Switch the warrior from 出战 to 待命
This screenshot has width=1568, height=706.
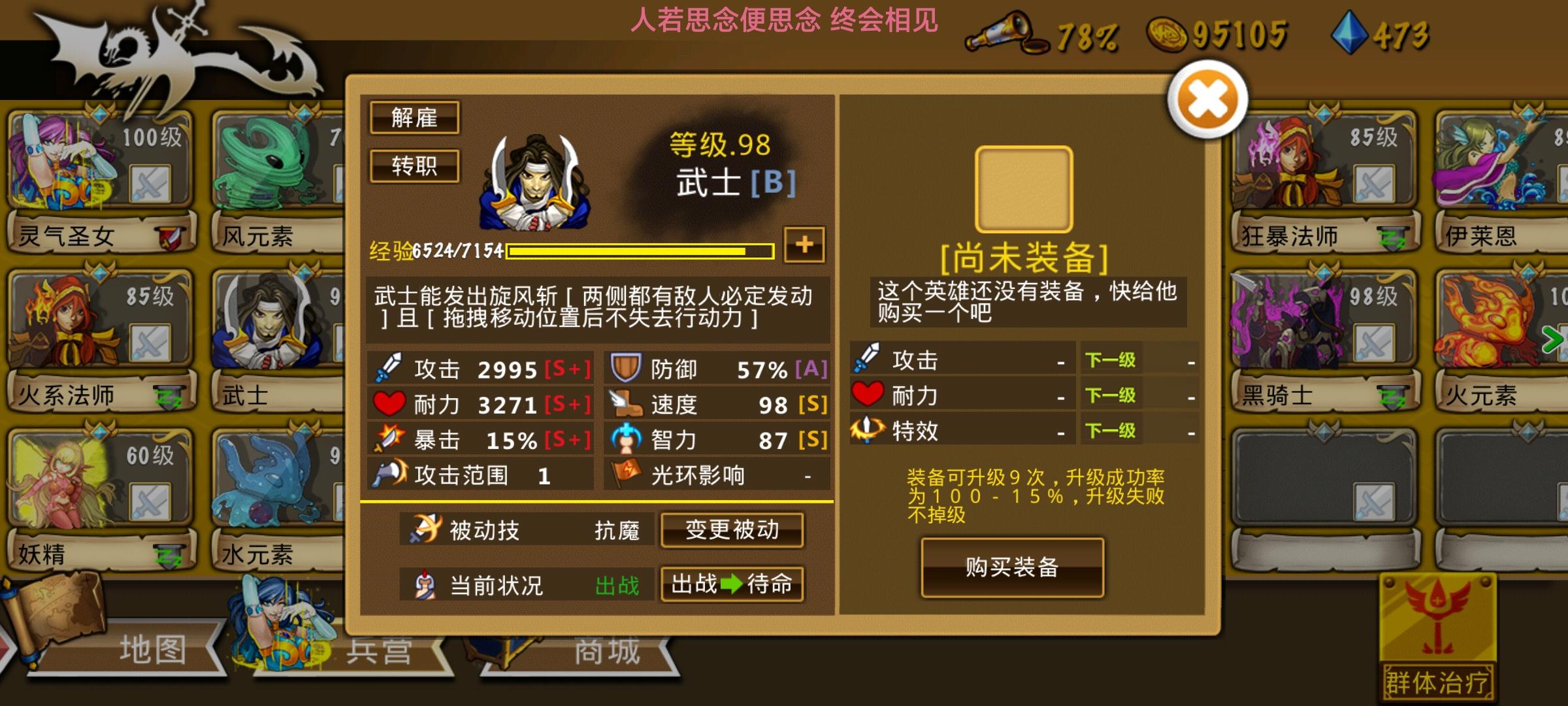coord(732,586)
